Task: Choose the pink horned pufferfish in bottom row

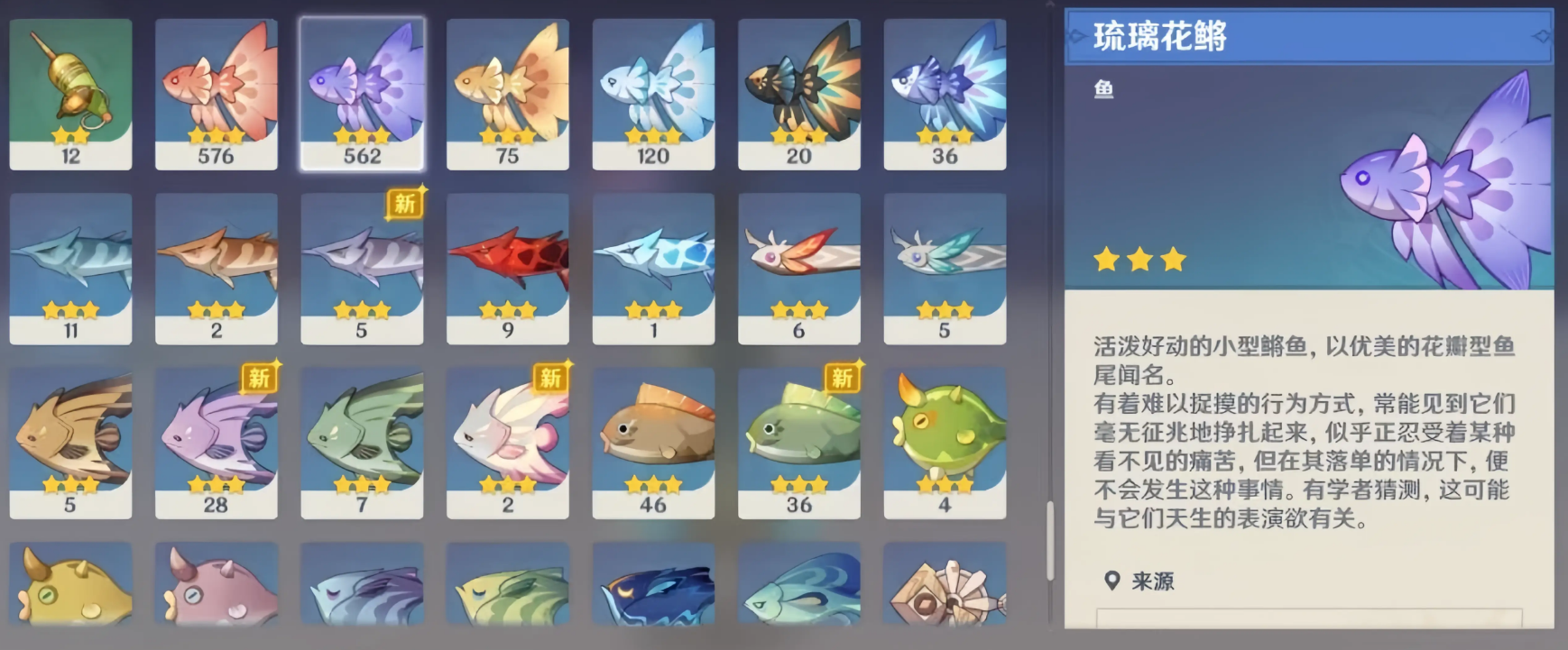Action: coord(217,586)
